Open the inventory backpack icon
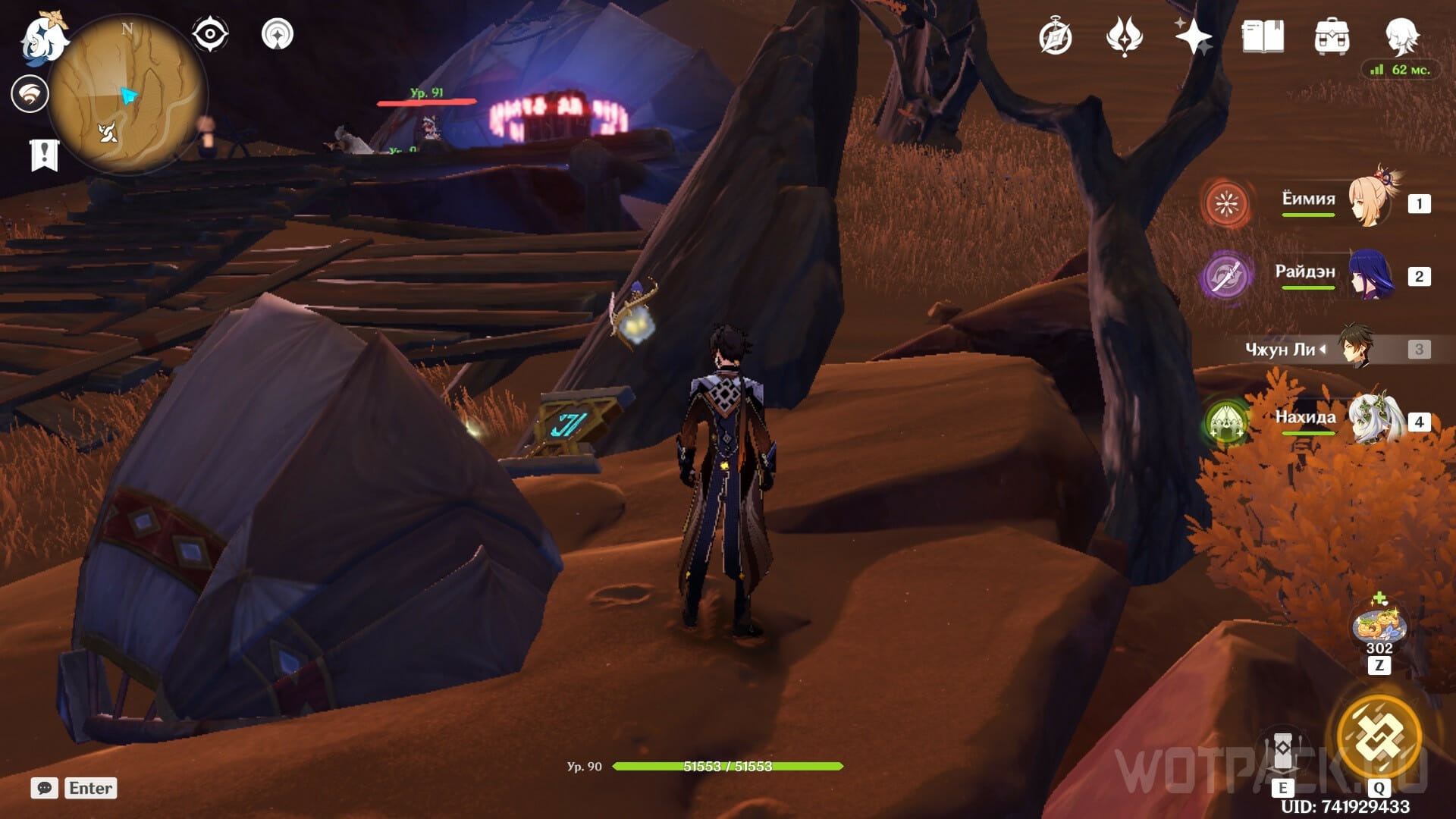Image resolution: width=1456 pixels, height=819 pixels. tap(1332, 36)
